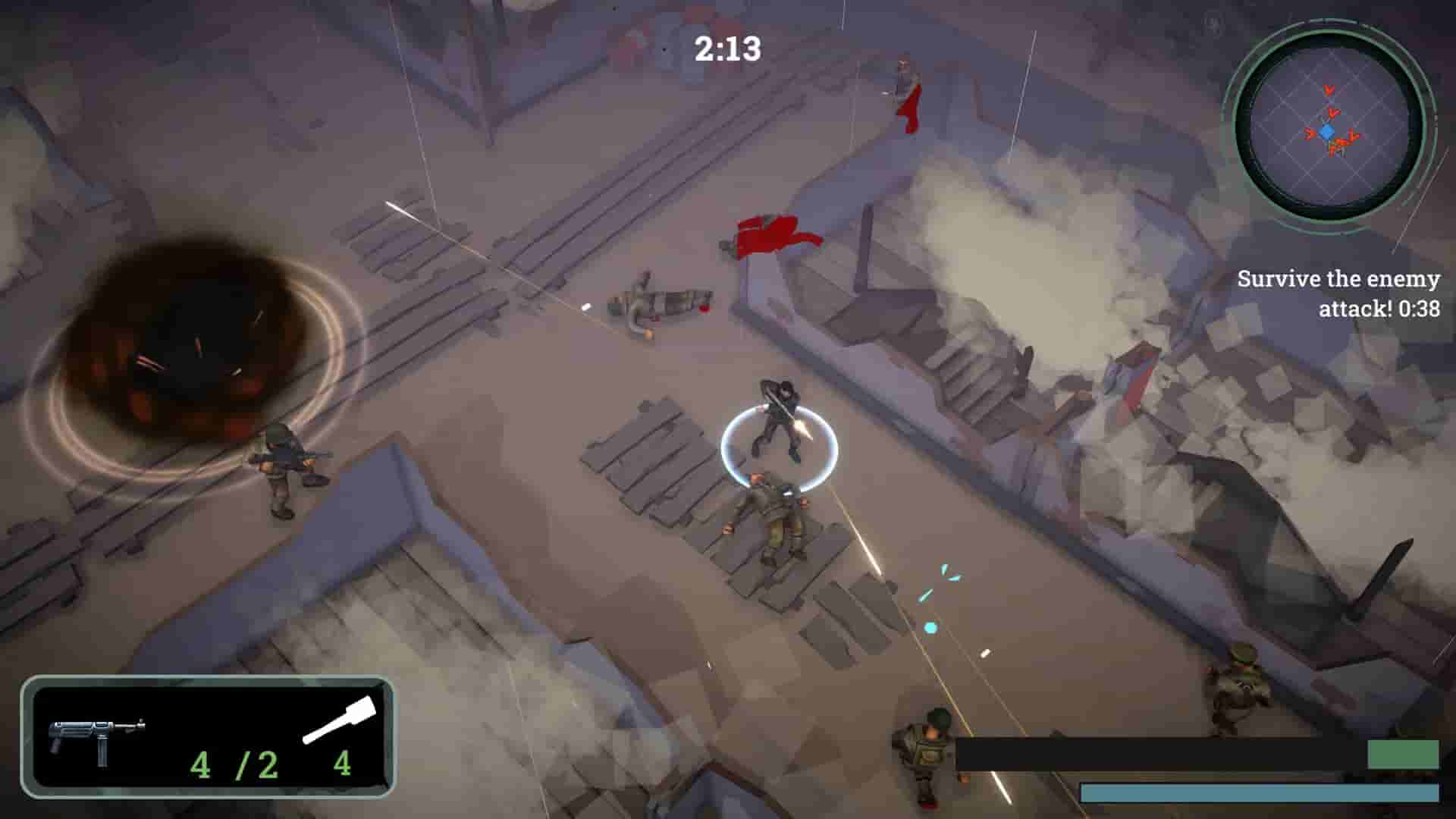Click the leftmost enemy arrow on the minimap
1456x819 pixels.
pos(1309,133)
